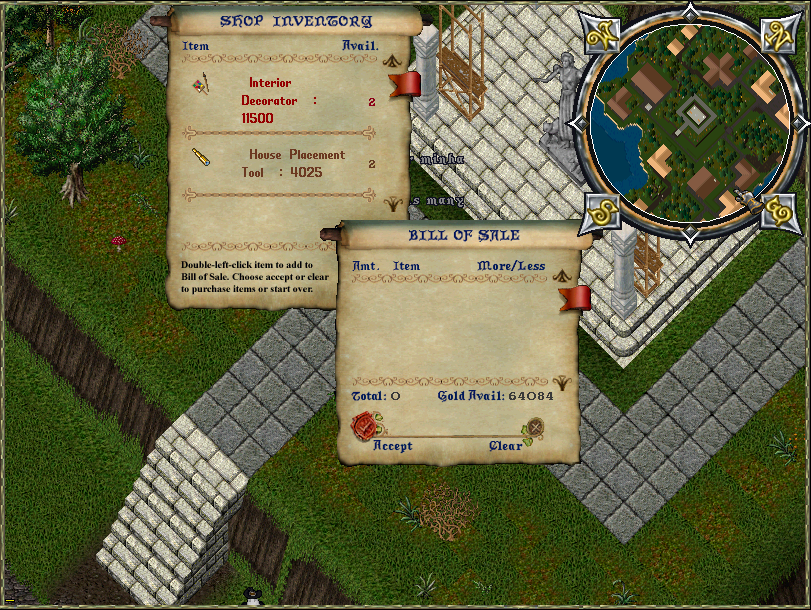Click the Shop Inventory scroll down arrow
The image size is (811, 610).
[x=392, y=202]
